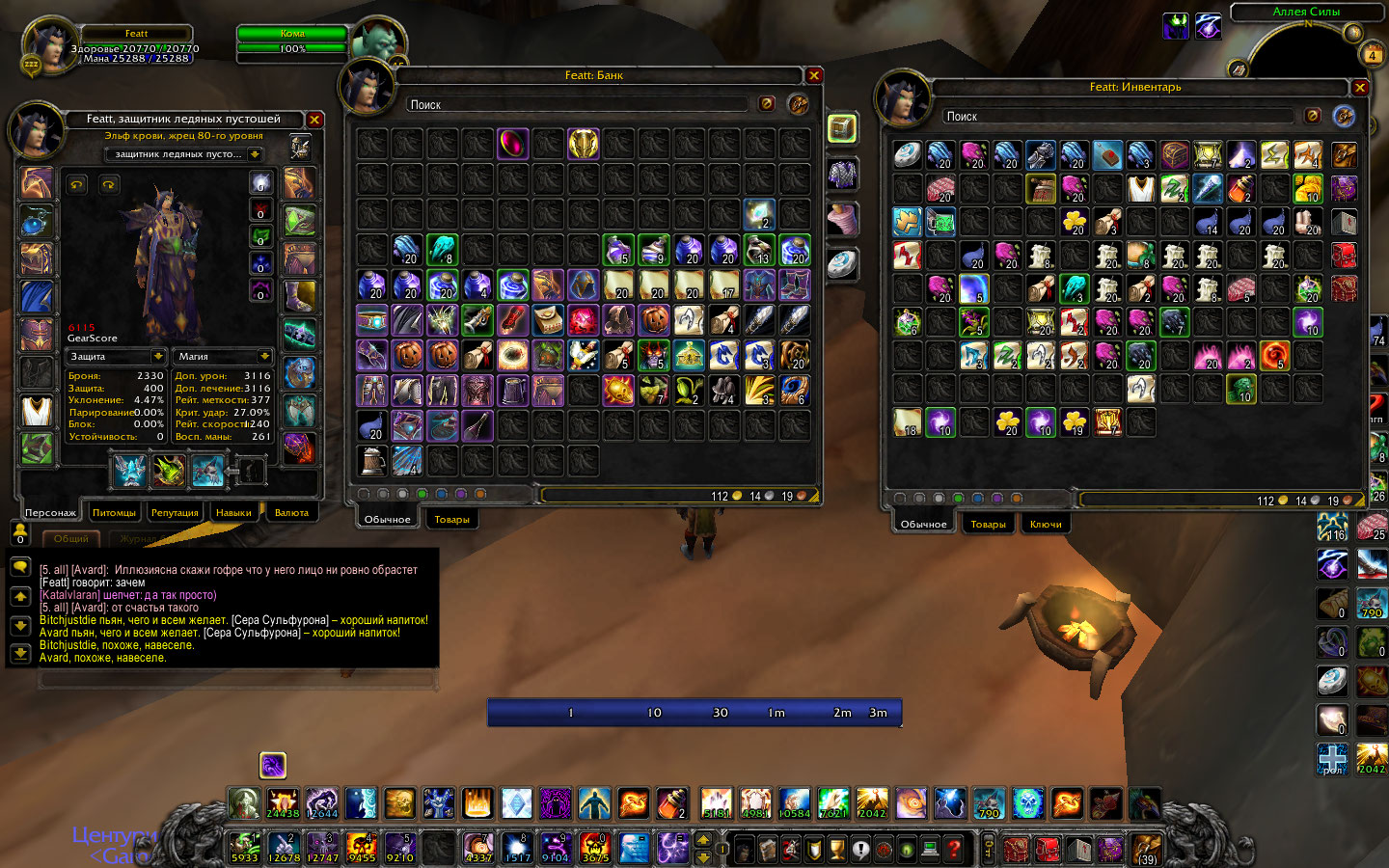
Task: Open the Магия stats dropdown
Action: pos(263,356)
